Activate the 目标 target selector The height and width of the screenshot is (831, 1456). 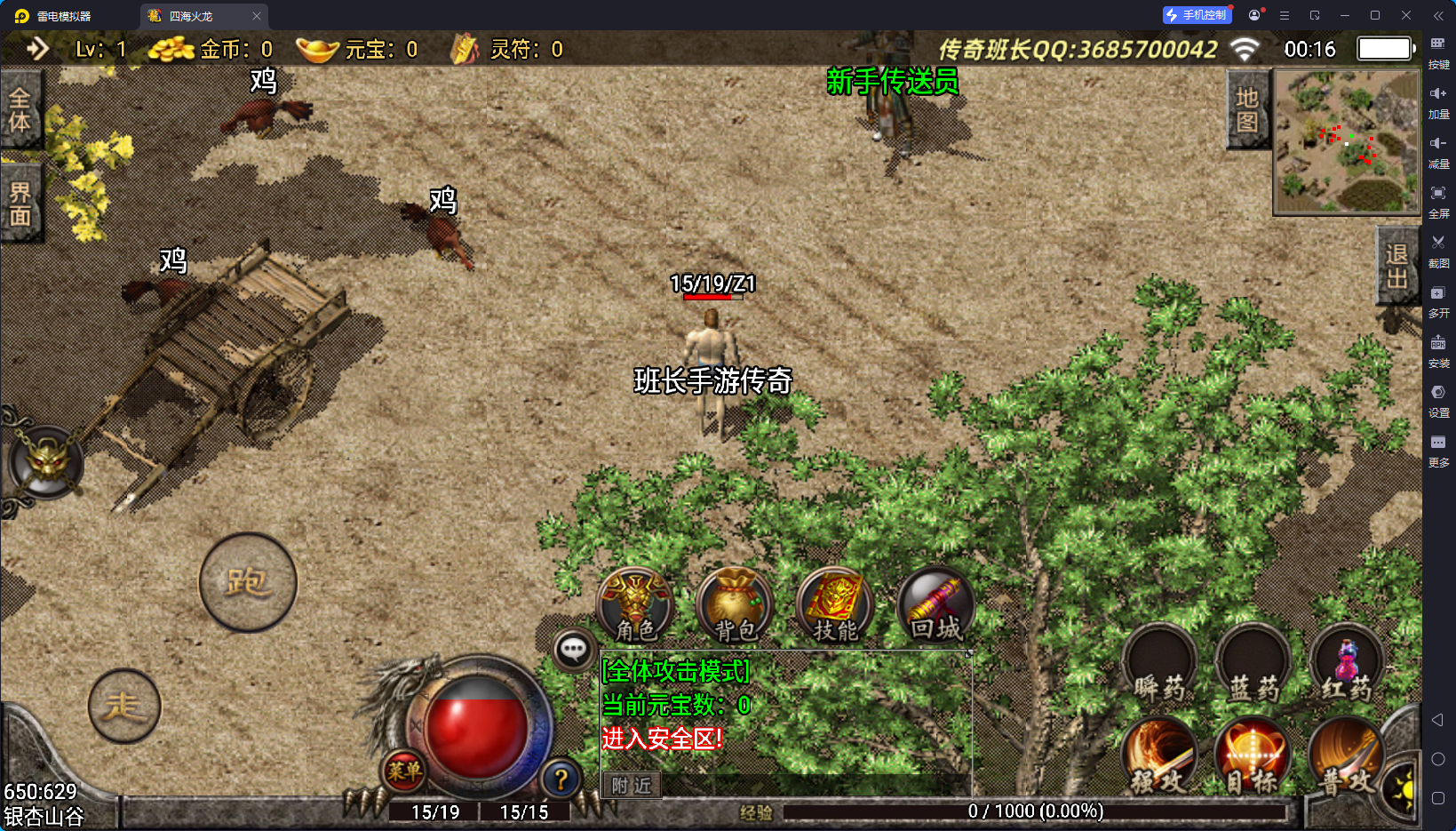[1253, 757]
